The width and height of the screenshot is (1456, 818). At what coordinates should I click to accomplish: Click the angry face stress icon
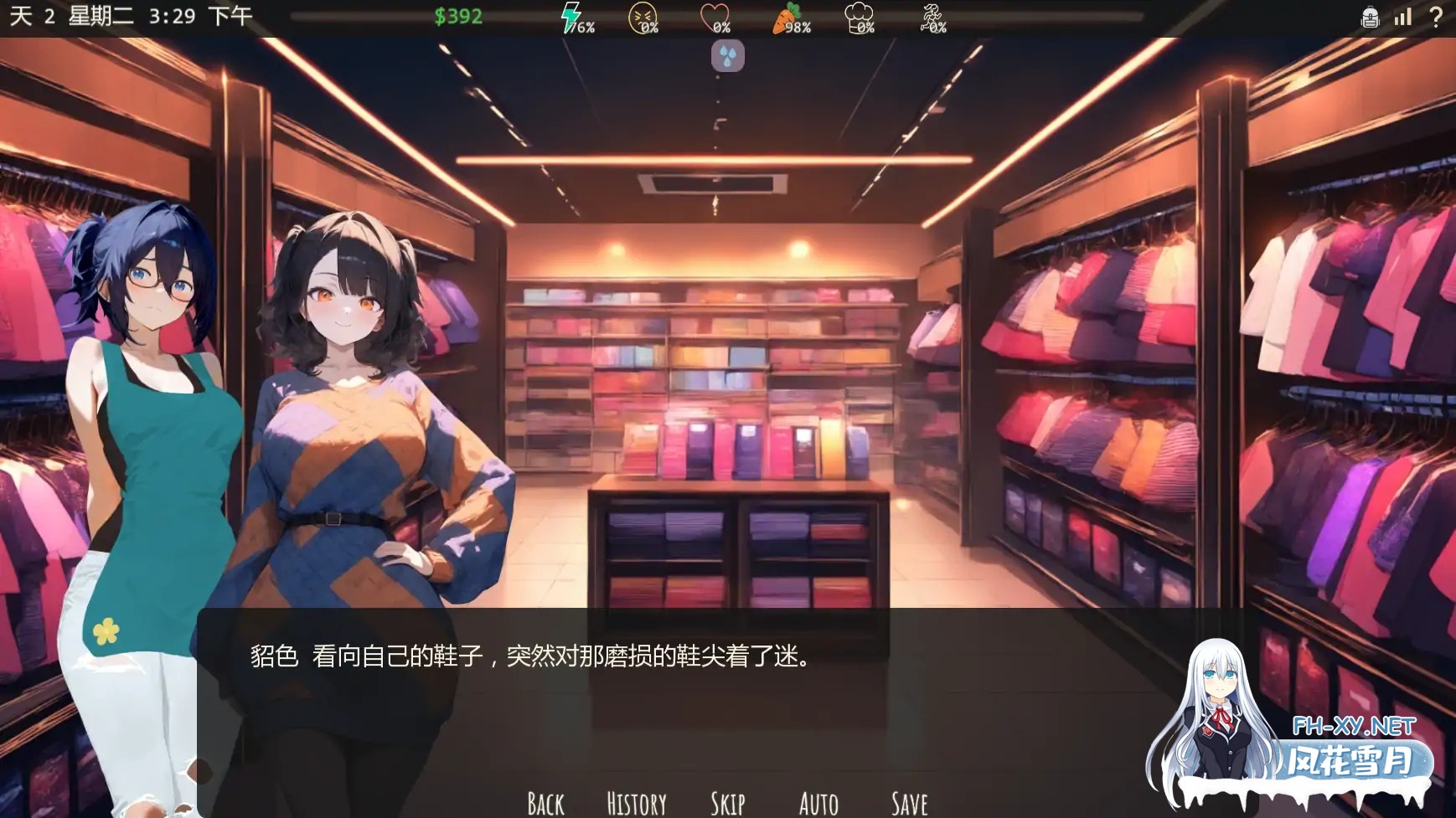[641, 15]
